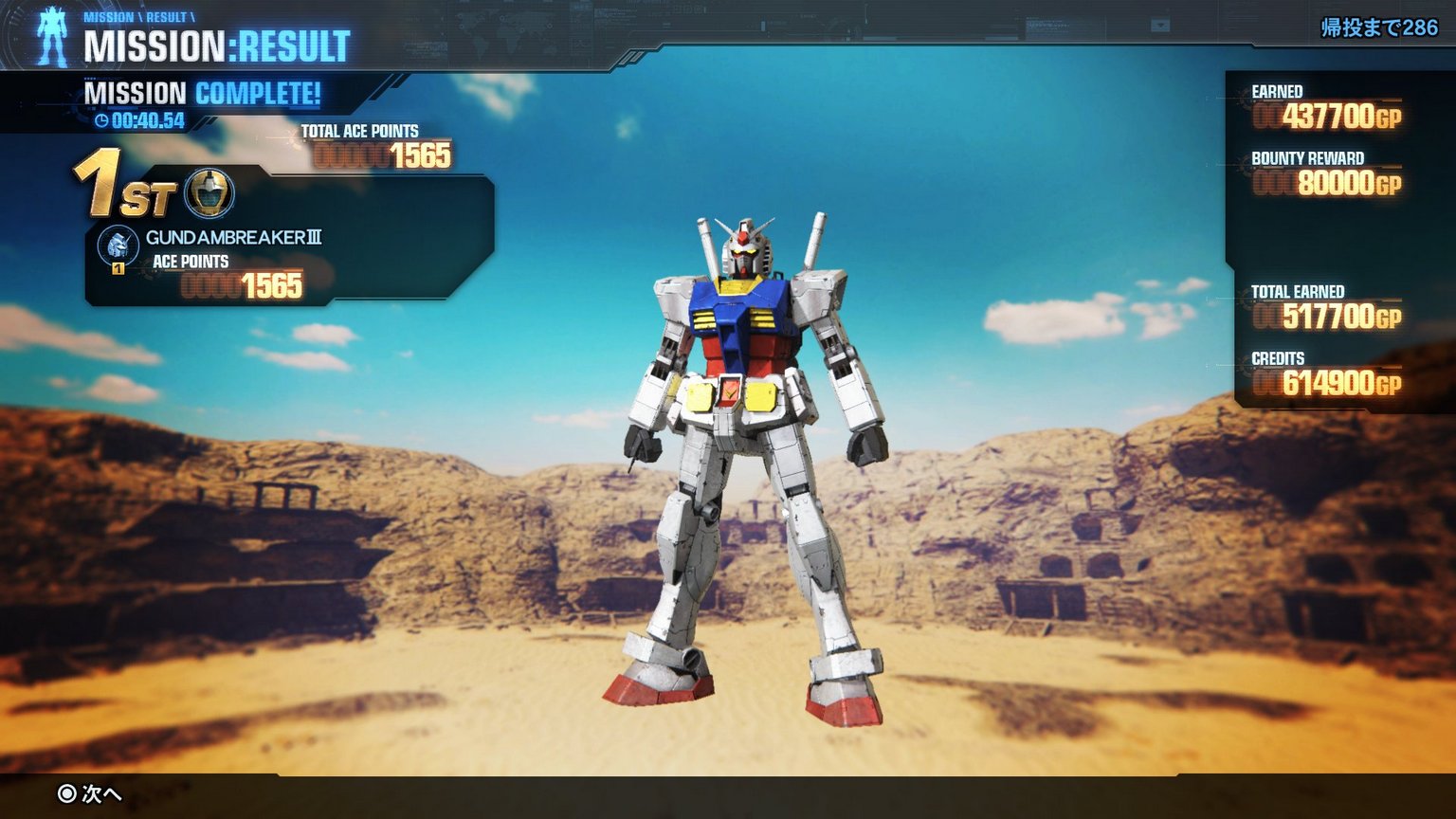Select the level 1 rank badge under the avatar
Image resolution: width=1456 pixels, height=819 pixels.
point(118,268)
